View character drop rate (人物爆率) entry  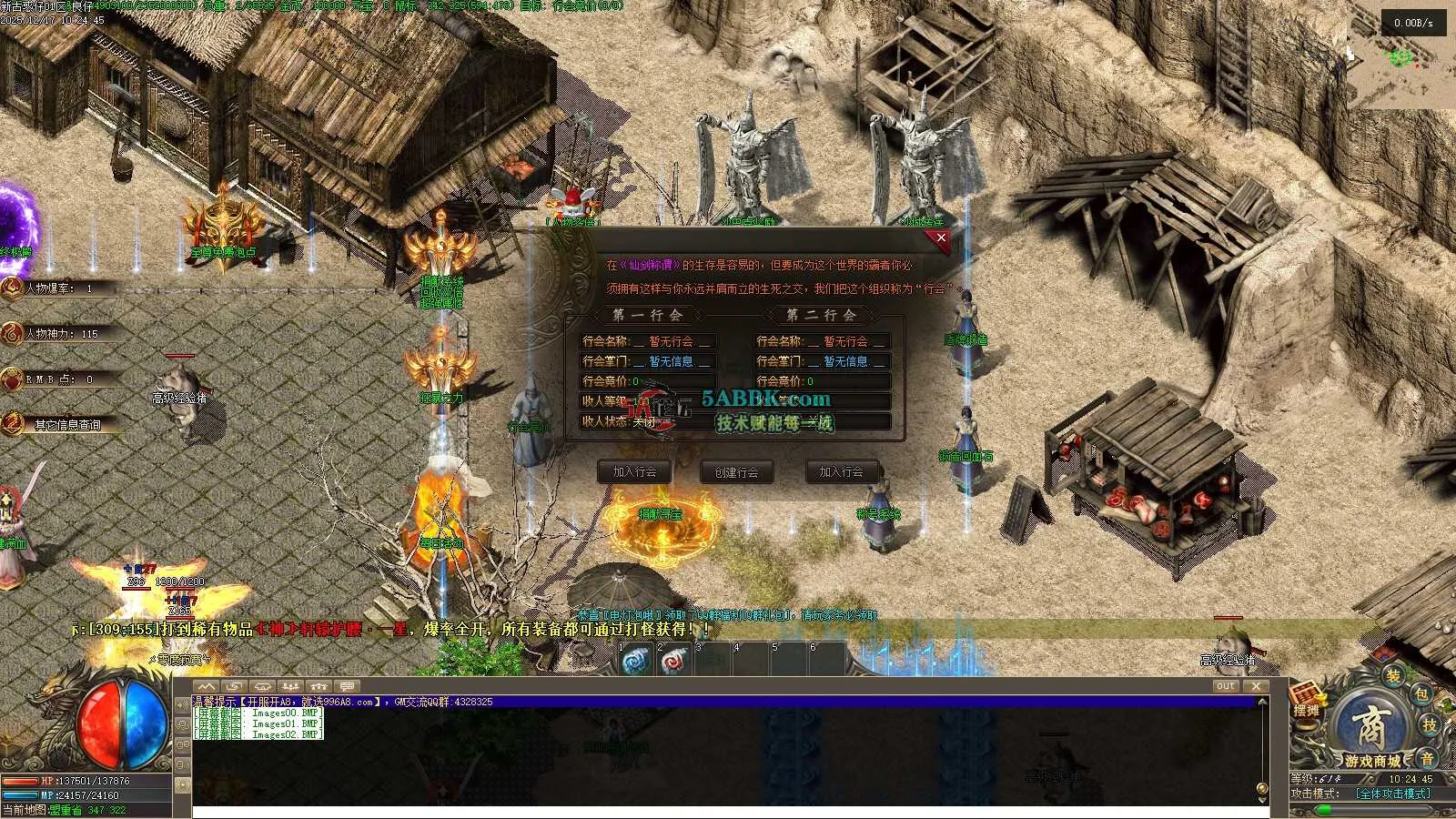[x=59, y=288]
